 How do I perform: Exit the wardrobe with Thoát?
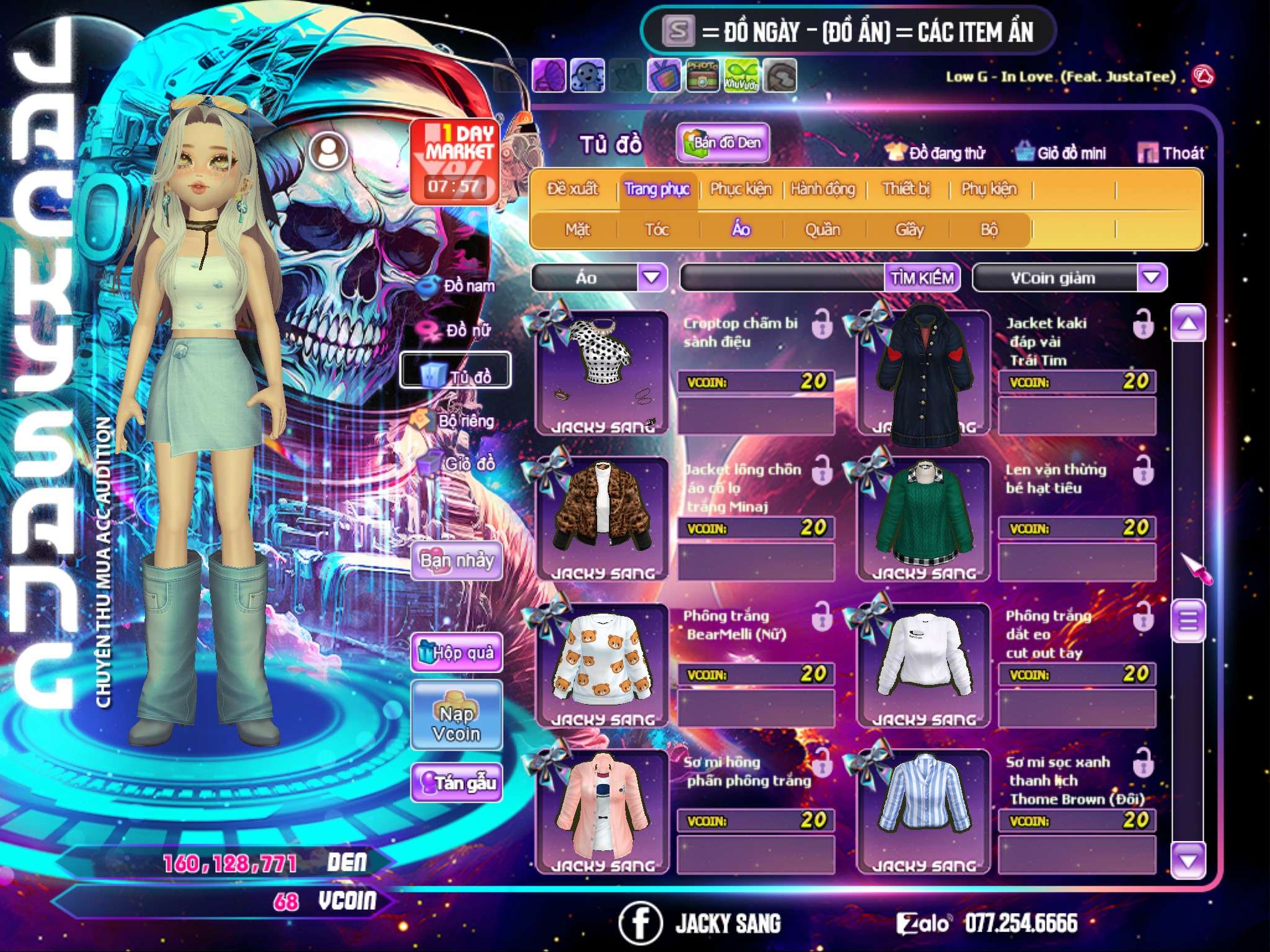click(x=1171, y=153)
